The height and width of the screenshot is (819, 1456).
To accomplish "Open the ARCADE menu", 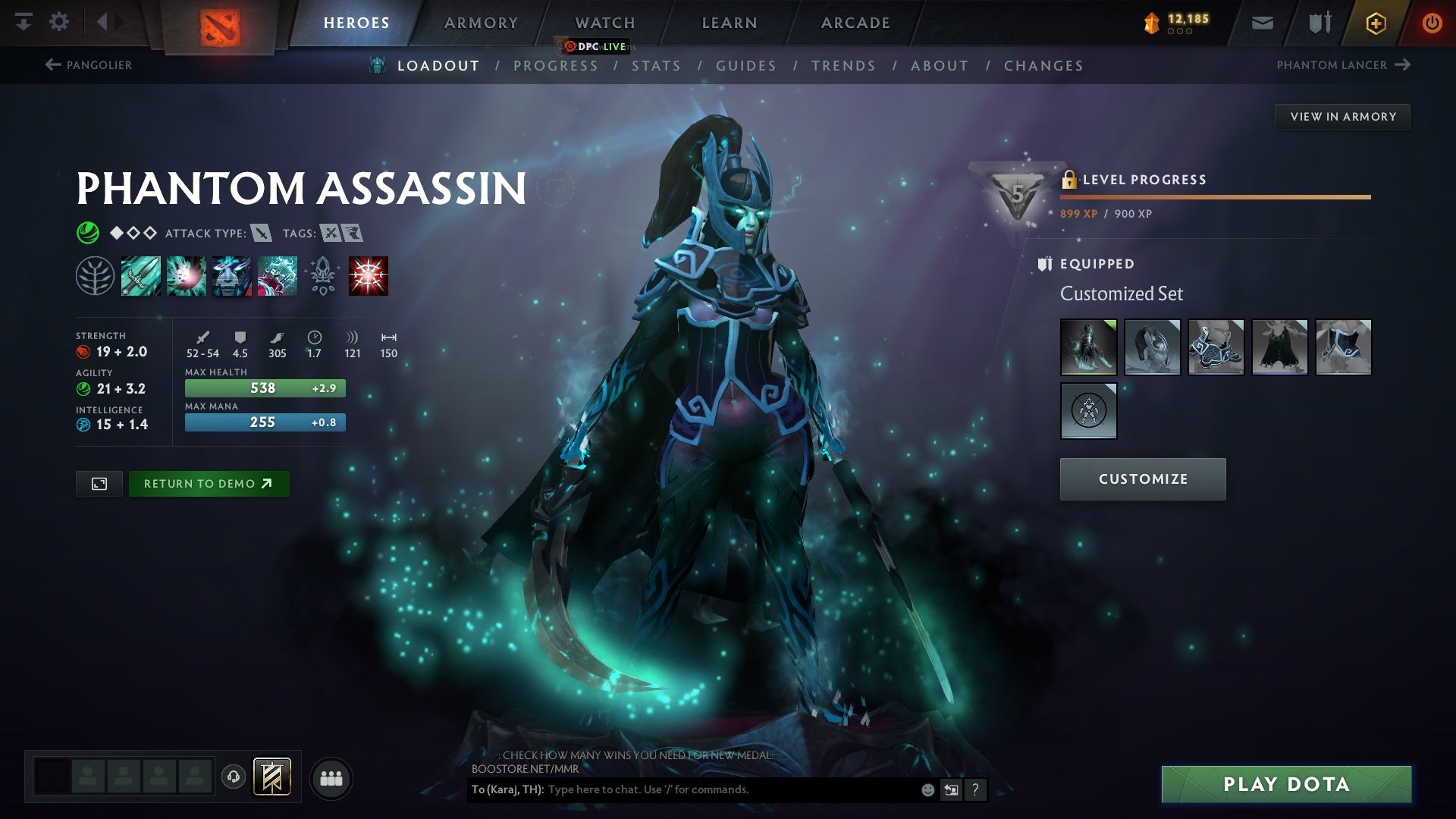I will 855,23.
